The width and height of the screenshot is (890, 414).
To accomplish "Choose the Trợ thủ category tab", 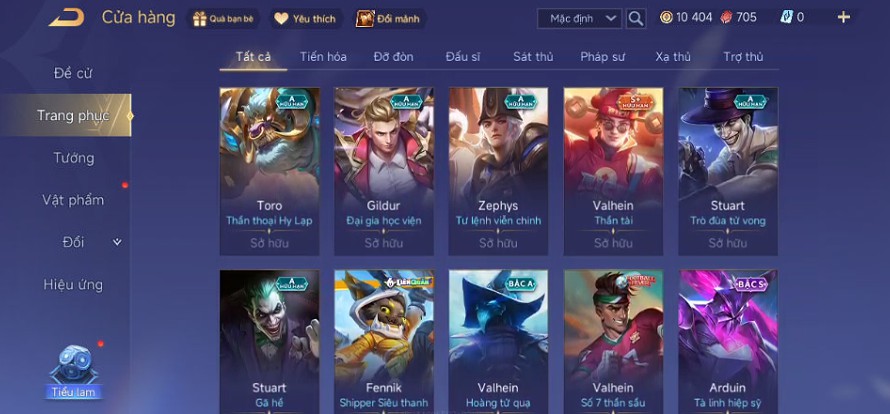I will point(743,57).
